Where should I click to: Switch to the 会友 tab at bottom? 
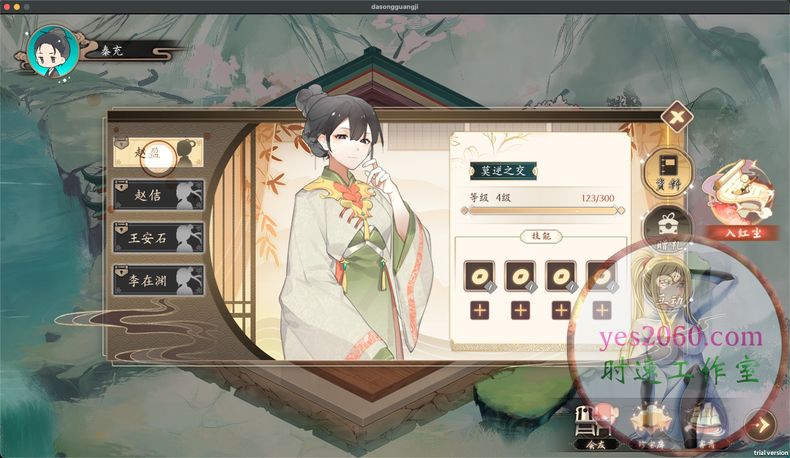(x=592, y=428)
